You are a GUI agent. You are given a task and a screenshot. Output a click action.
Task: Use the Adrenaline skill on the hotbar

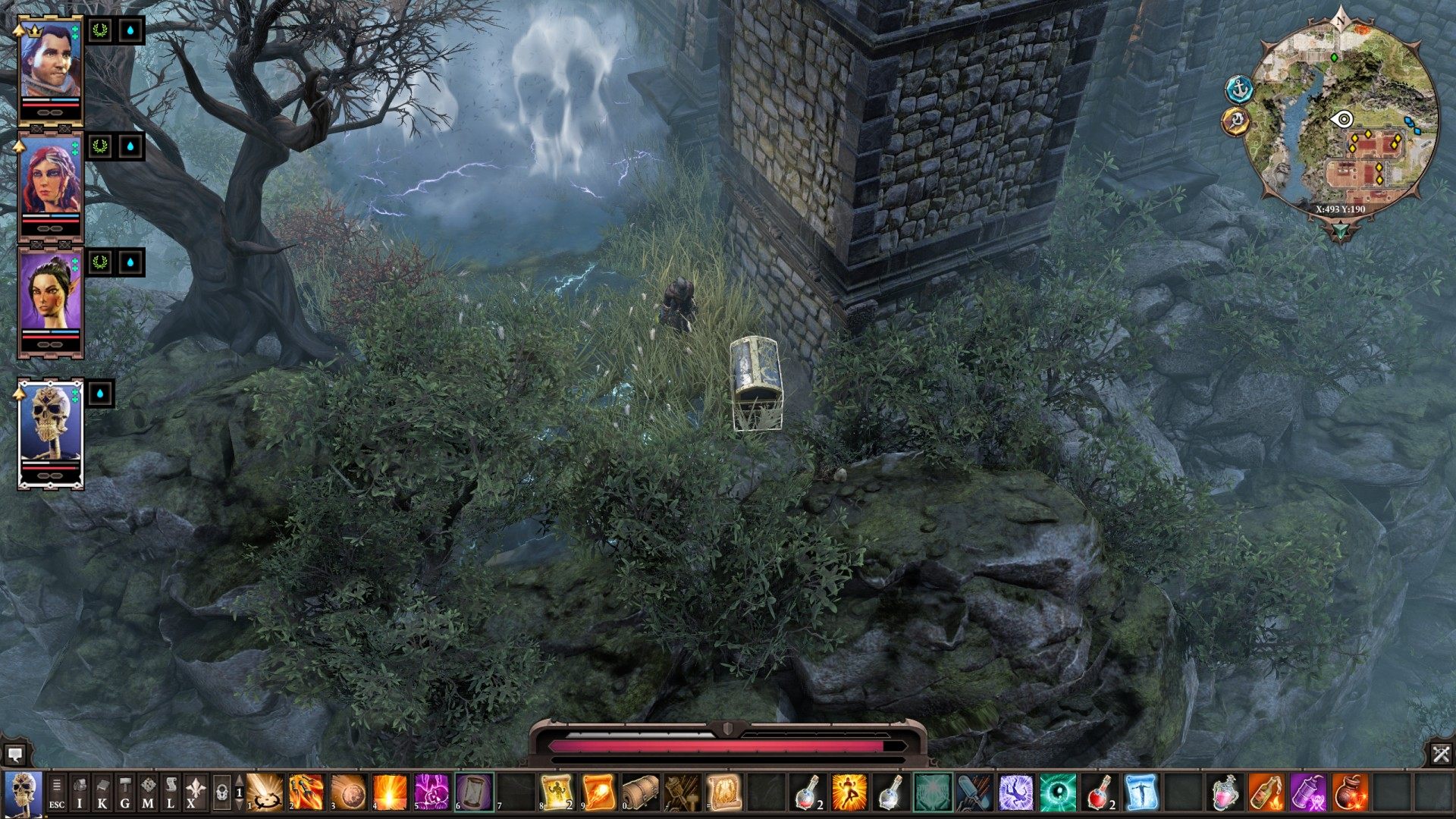(848, 792)
